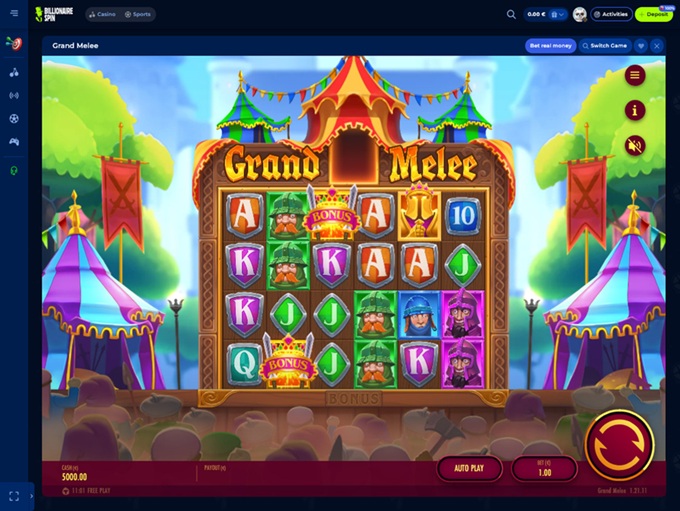Switch to the Sports section
680x511 pixels.
click(x=138, y=14)
